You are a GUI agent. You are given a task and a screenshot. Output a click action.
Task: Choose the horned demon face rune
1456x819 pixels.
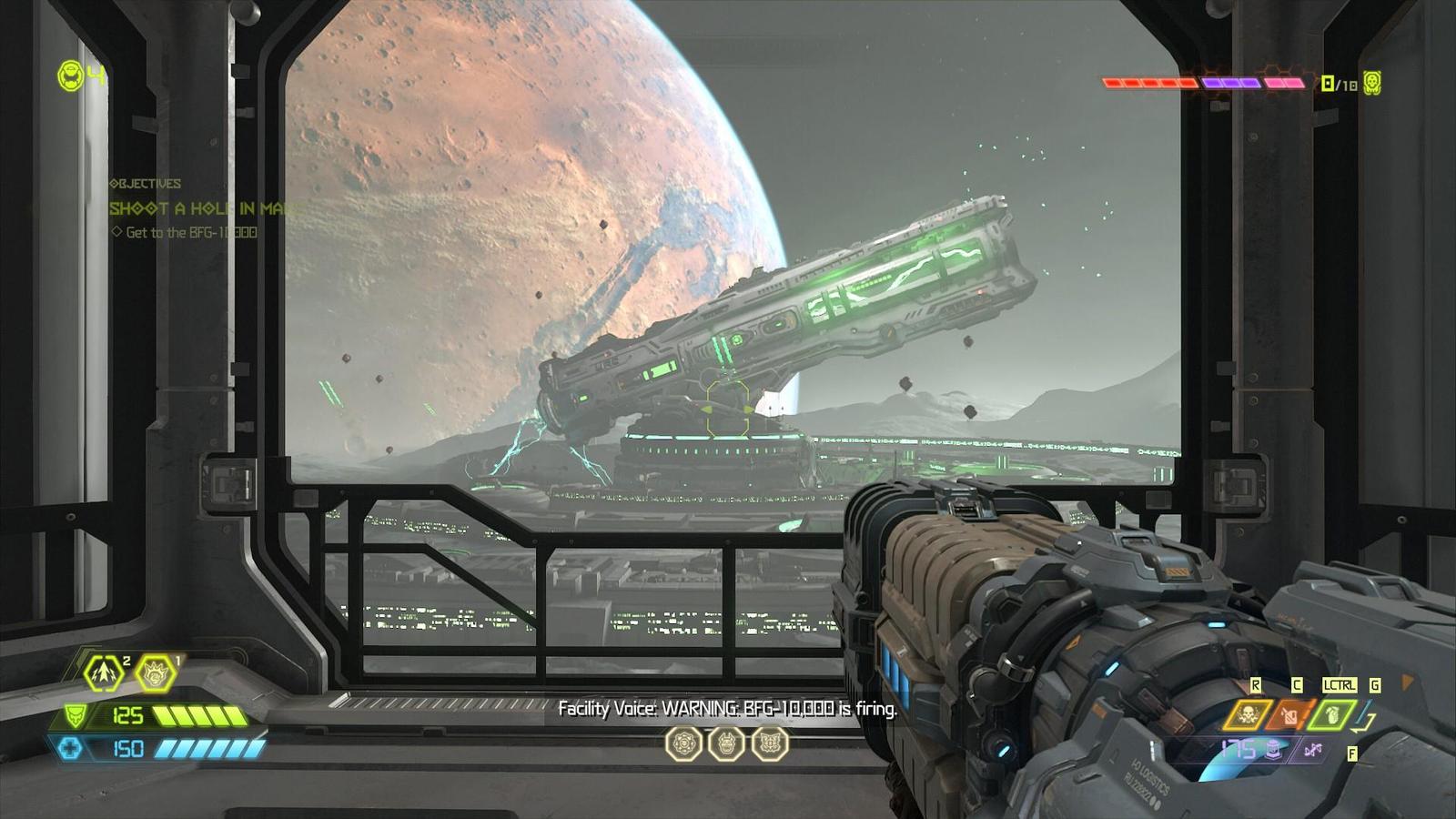726,743
